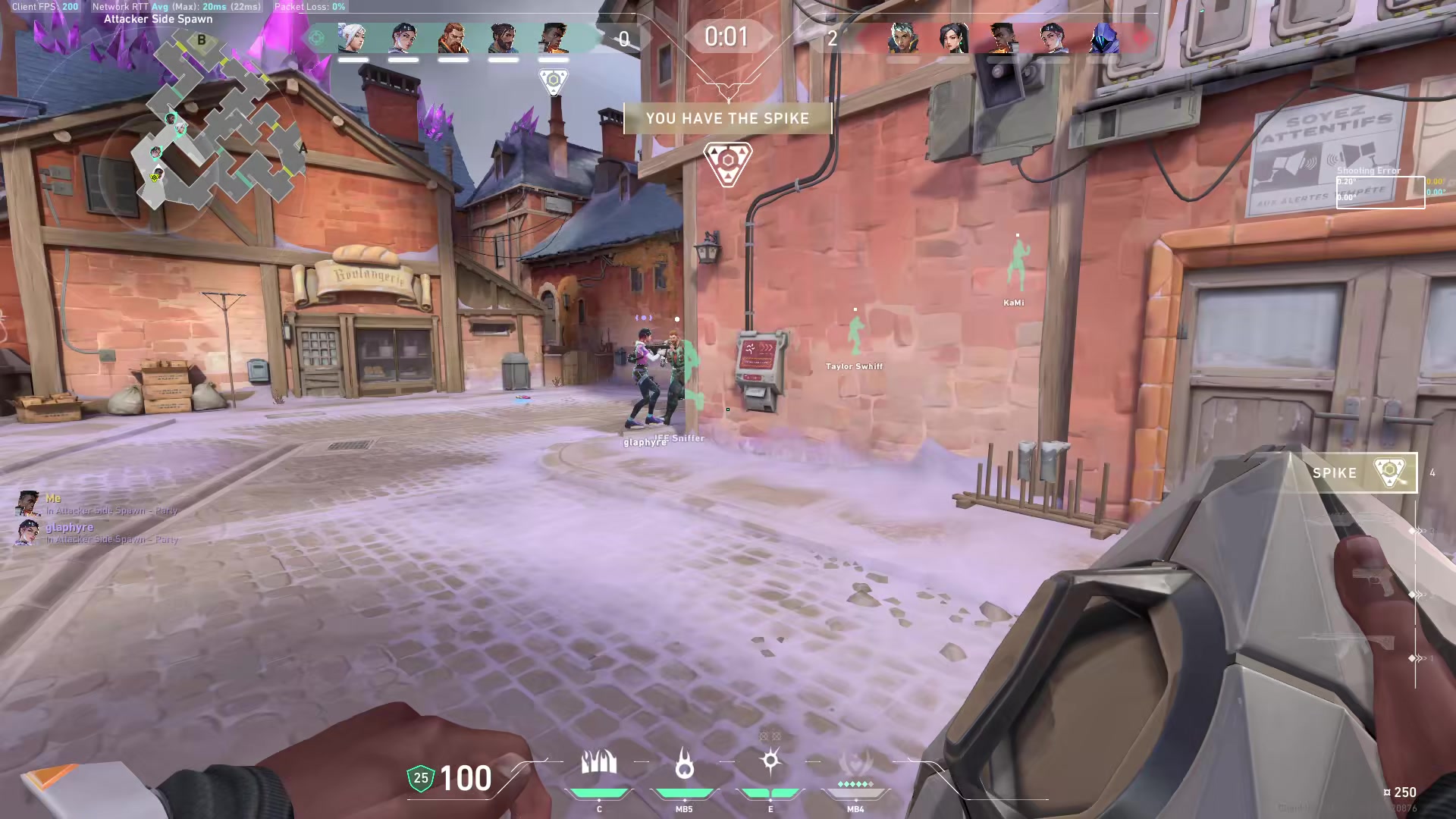
Task: Select Brimstone's portrait on ally team bar
Action: [453, 38]
